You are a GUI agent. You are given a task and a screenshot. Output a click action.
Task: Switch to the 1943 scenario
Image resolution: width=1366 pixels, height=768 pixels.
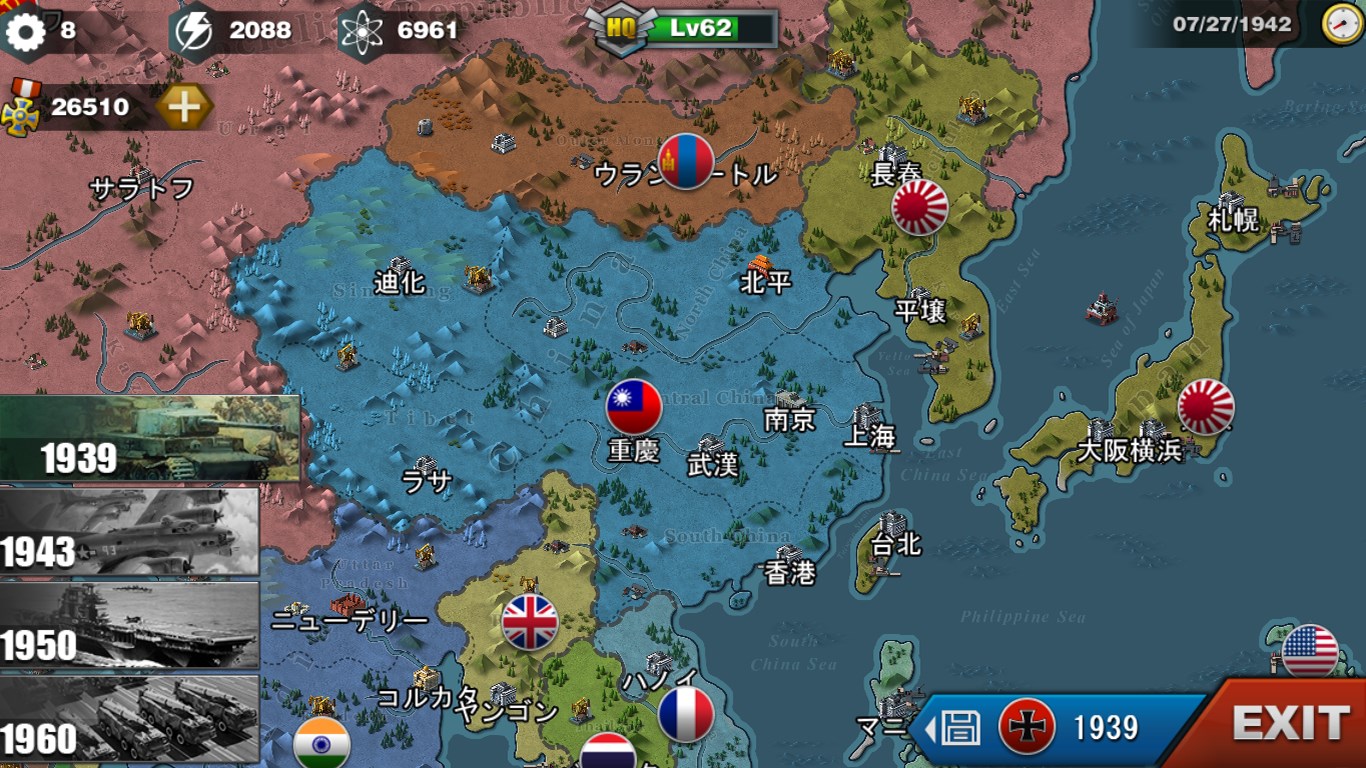tap(130, 532)
